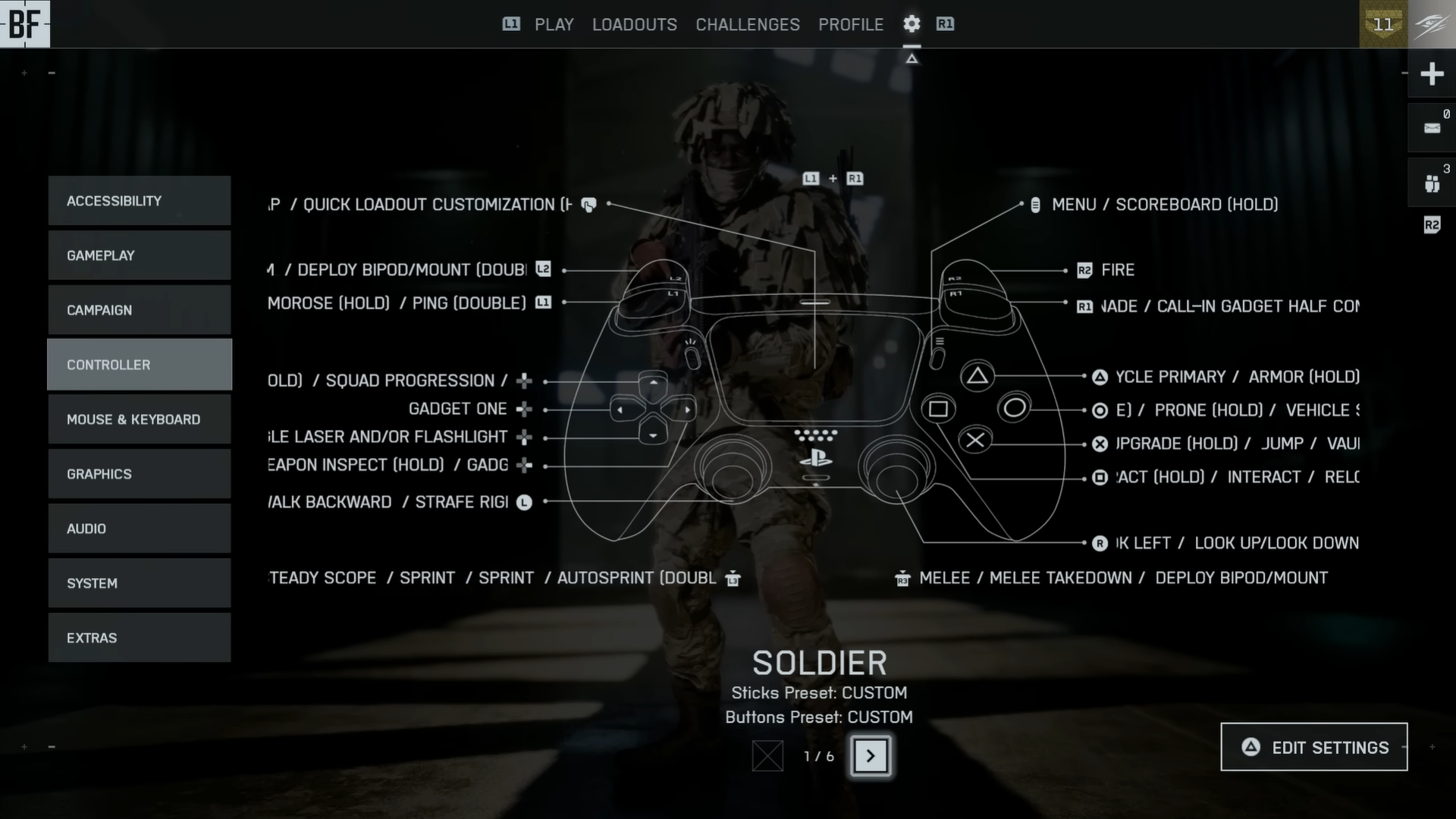Open the Accessibility settings section

(x=140, y=201)
